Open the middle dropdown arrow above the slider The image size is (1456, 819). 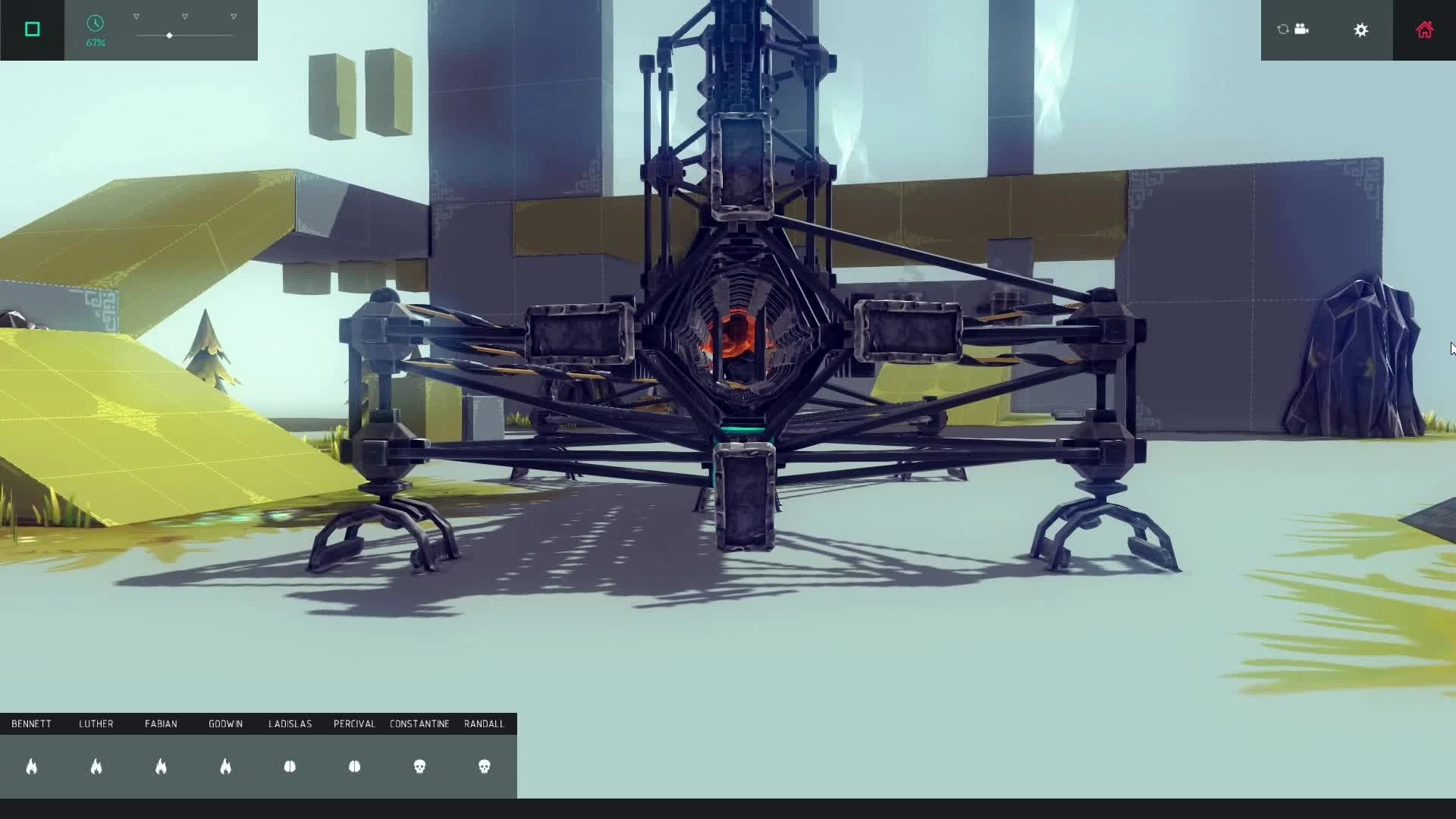184,14
